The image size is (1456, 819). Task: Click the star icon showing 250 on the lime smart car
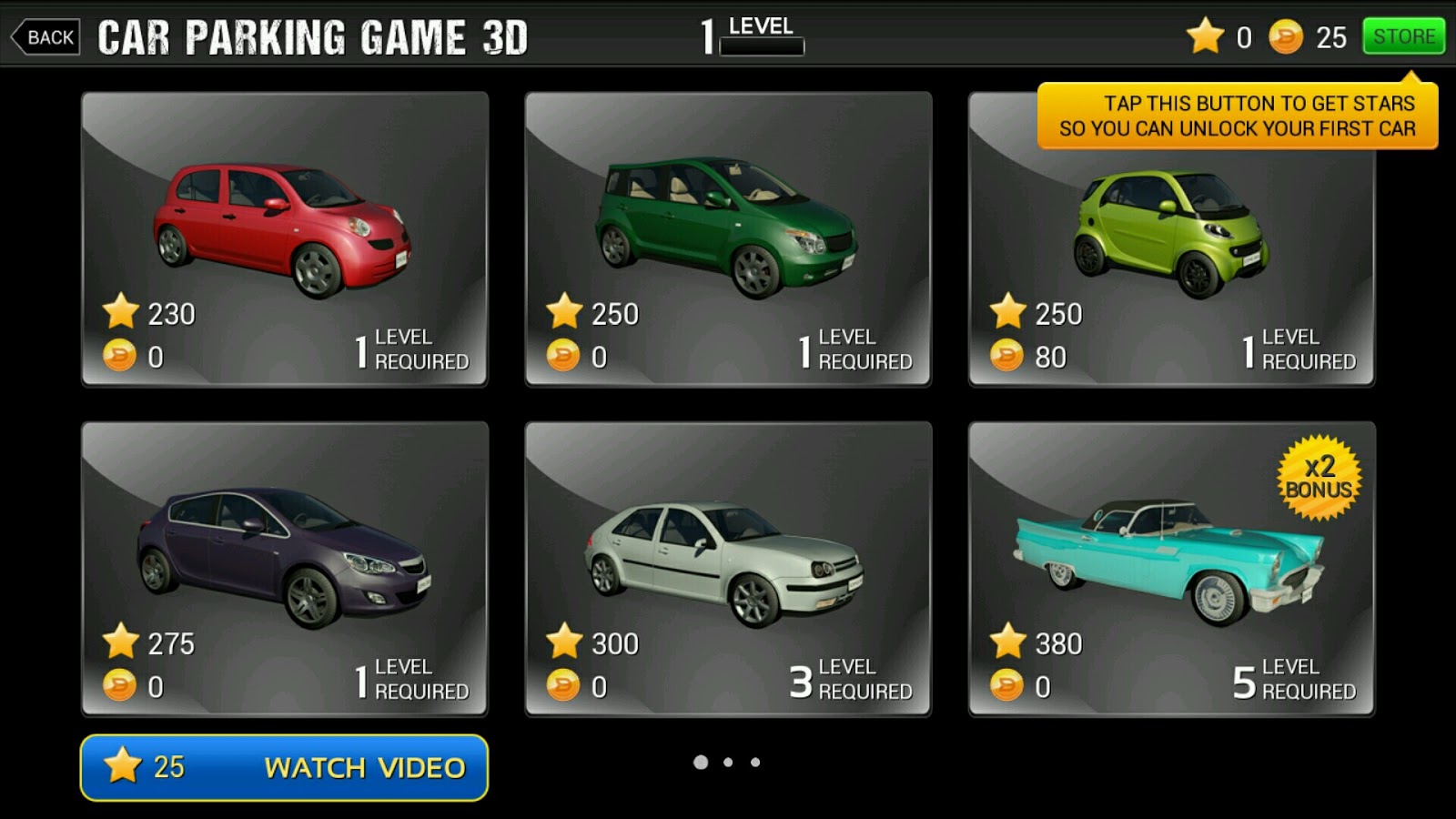(1006, 313)
